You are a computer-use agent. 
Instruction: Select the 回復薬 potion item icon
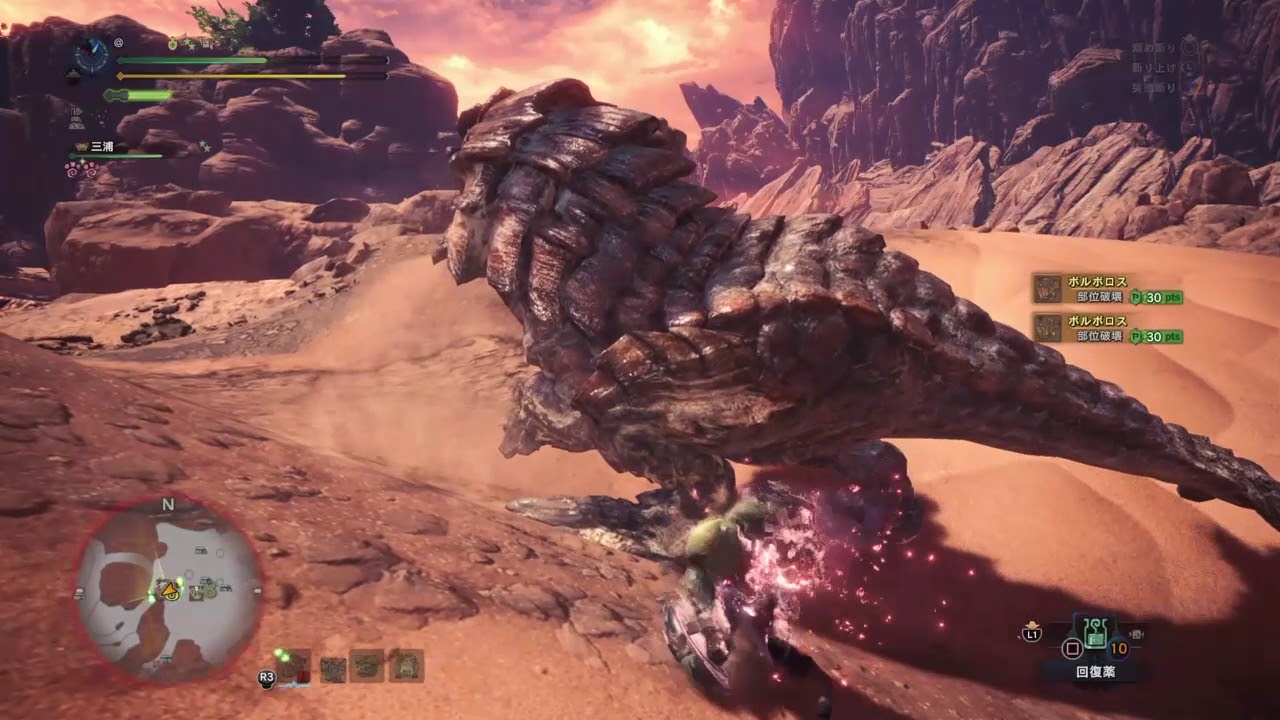[1095, 634]
